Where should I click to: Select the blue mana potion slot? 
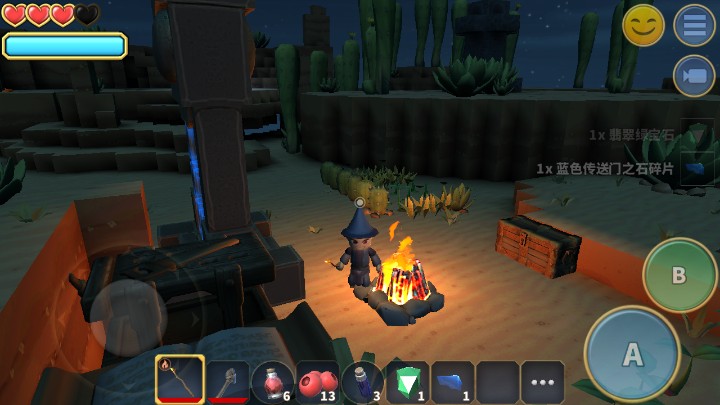362,381
